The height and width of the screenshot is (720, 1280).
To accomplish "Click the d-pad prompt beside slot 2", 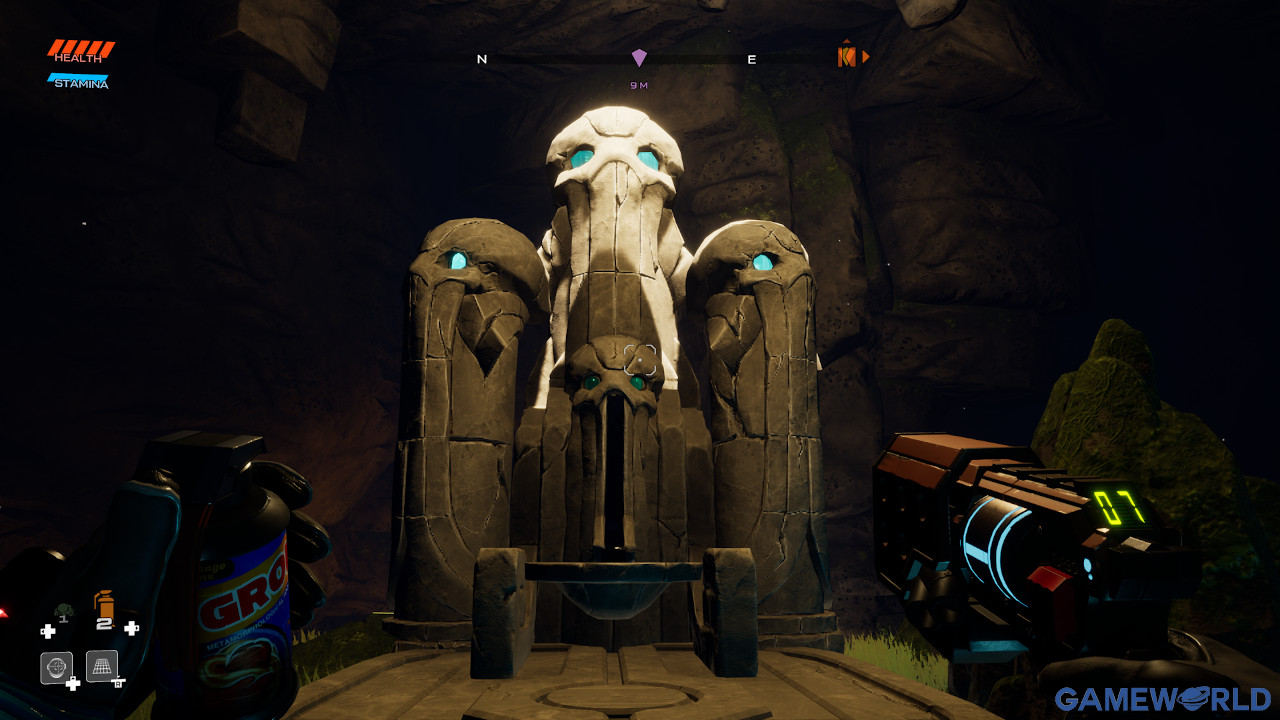I will click(130, 628).
